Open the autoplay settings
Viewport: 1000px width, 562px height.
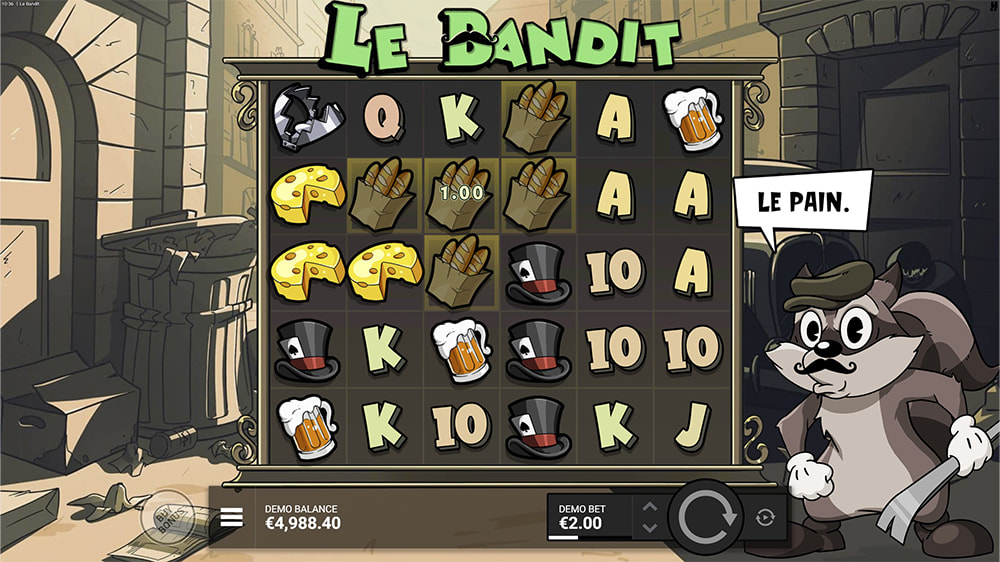[x=765, y=517]
